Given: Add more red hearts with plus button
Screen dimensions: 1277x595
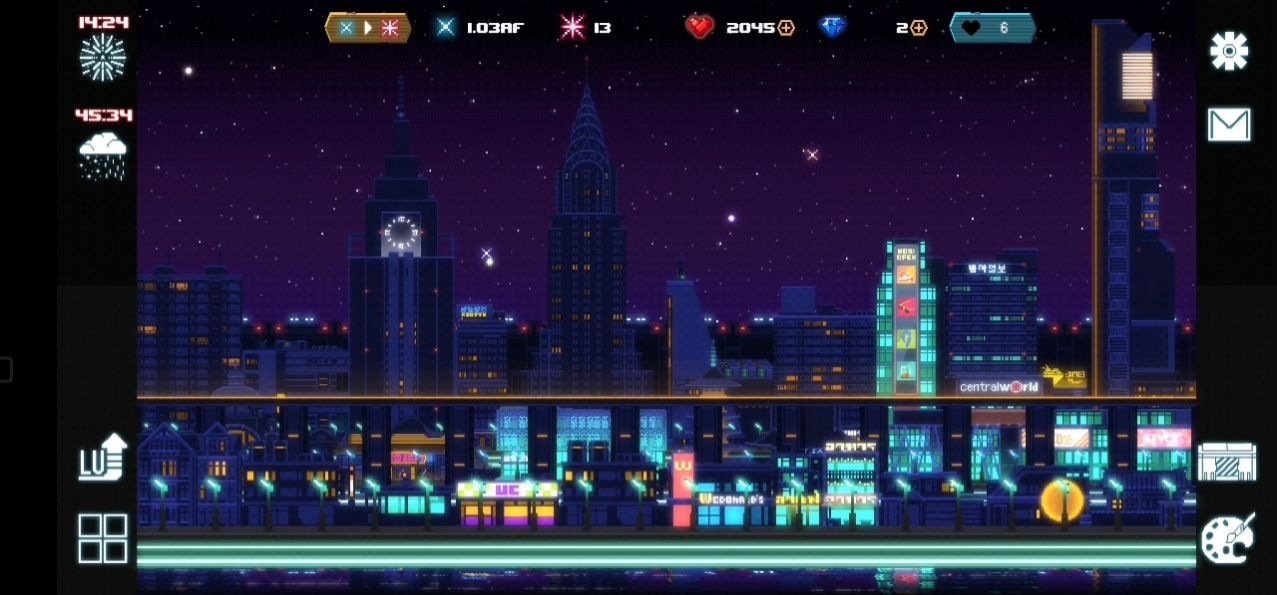Looking at the screenshot, I should point(786,28).
